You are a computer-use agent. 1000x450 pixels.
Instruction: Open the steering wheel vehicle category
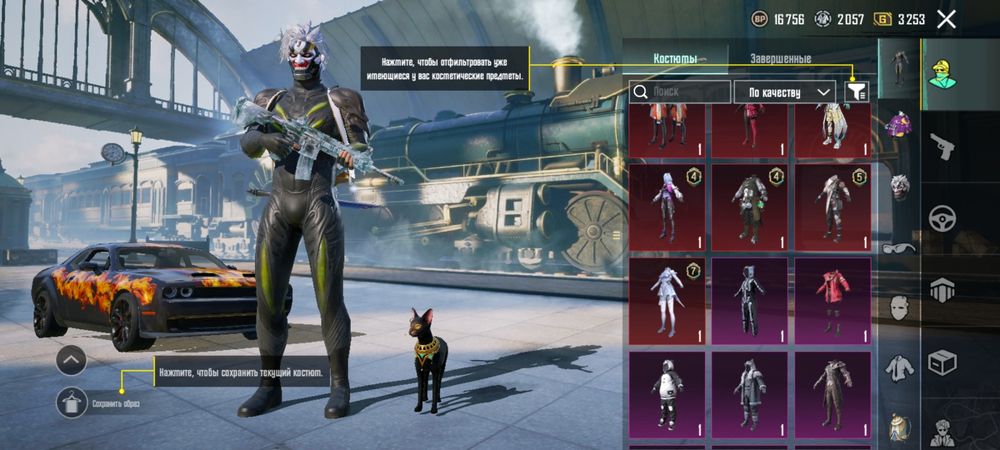[x=942, y=219]
